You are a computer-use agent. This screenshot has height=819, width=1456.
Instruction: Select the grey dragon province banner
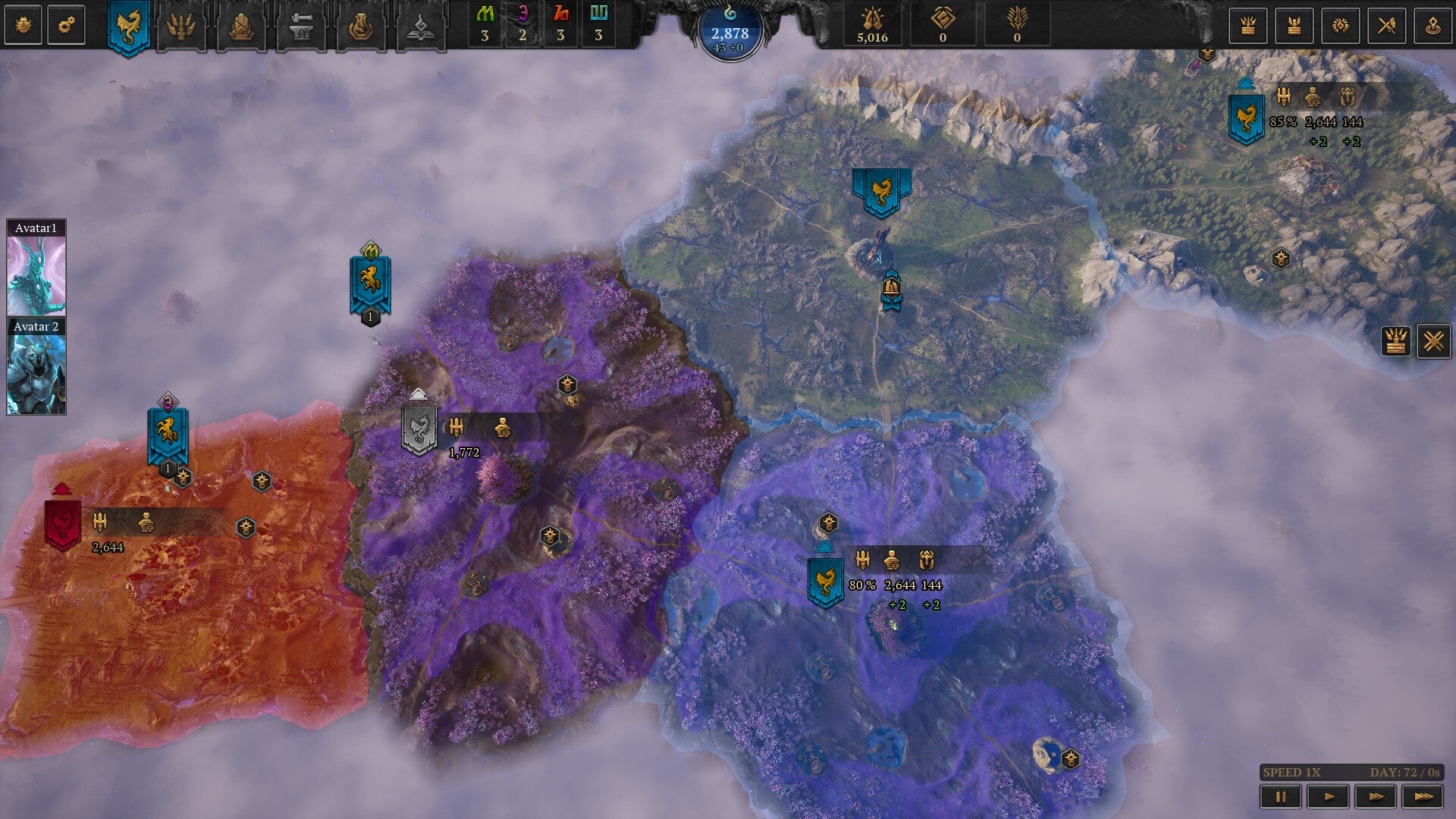click(419, 429)
